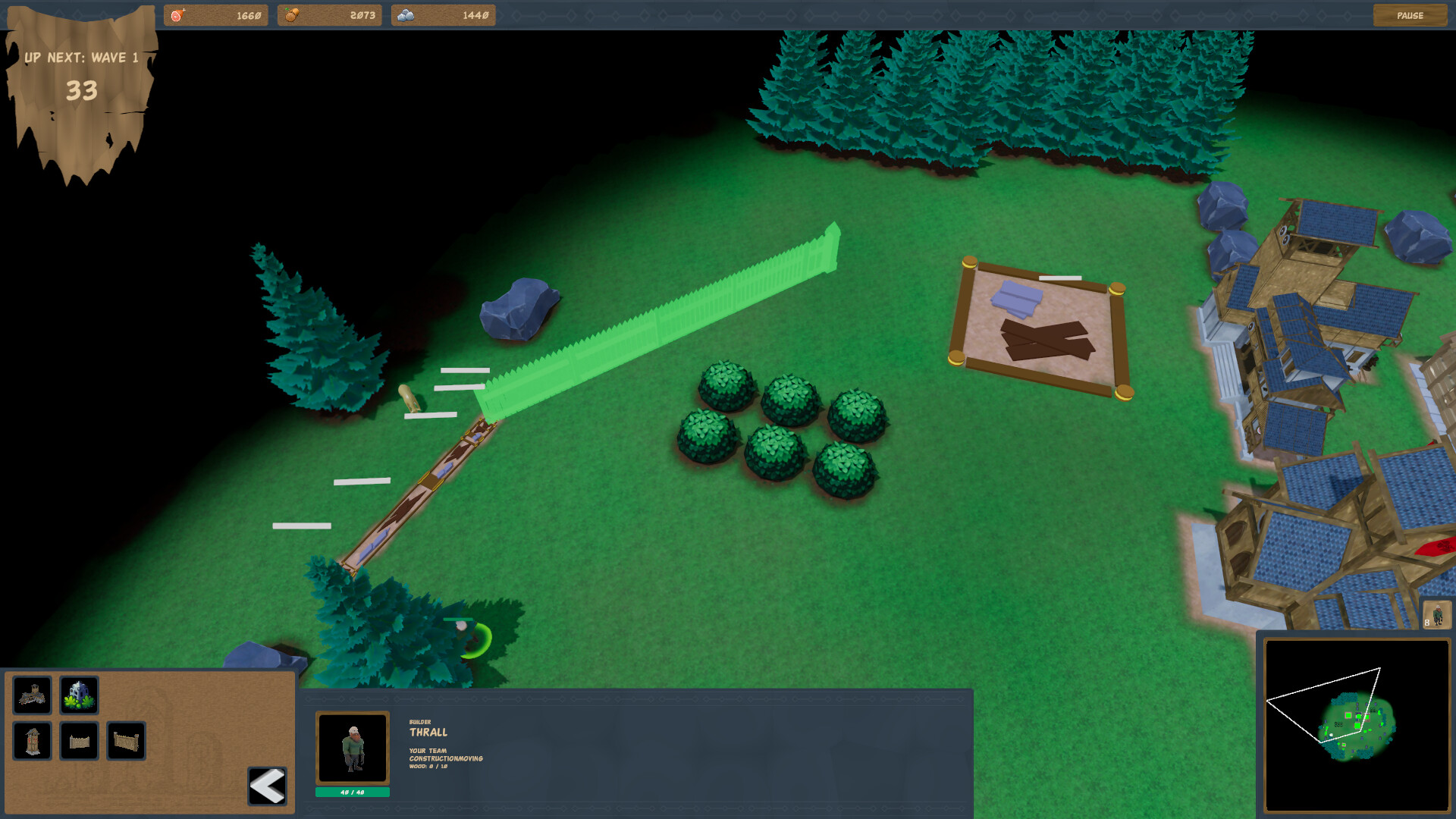This screenshot has height=819, width=1456.
Task: Click the wood resource counter showing 2073
Action: [x=330, y=14]
